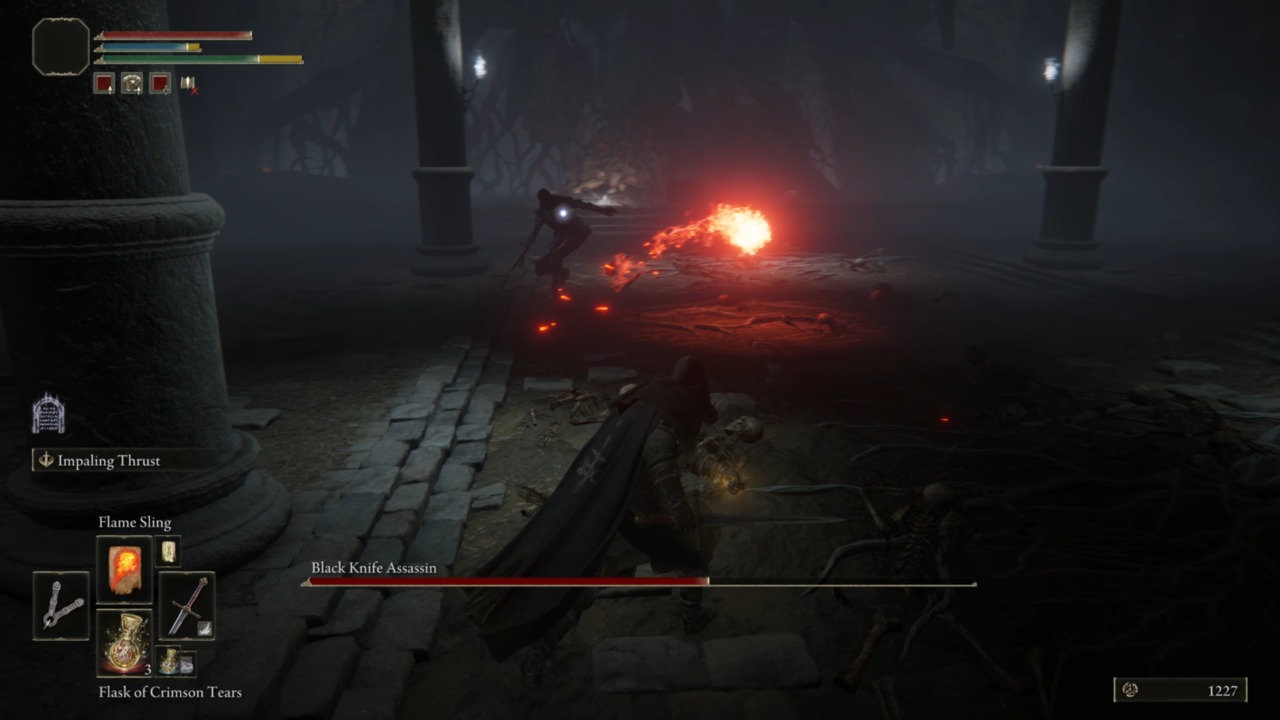Viewport: 1280px width, 720px height.
Task: Click the Flask of Crimson Tears label text
Action: (170, 692)
